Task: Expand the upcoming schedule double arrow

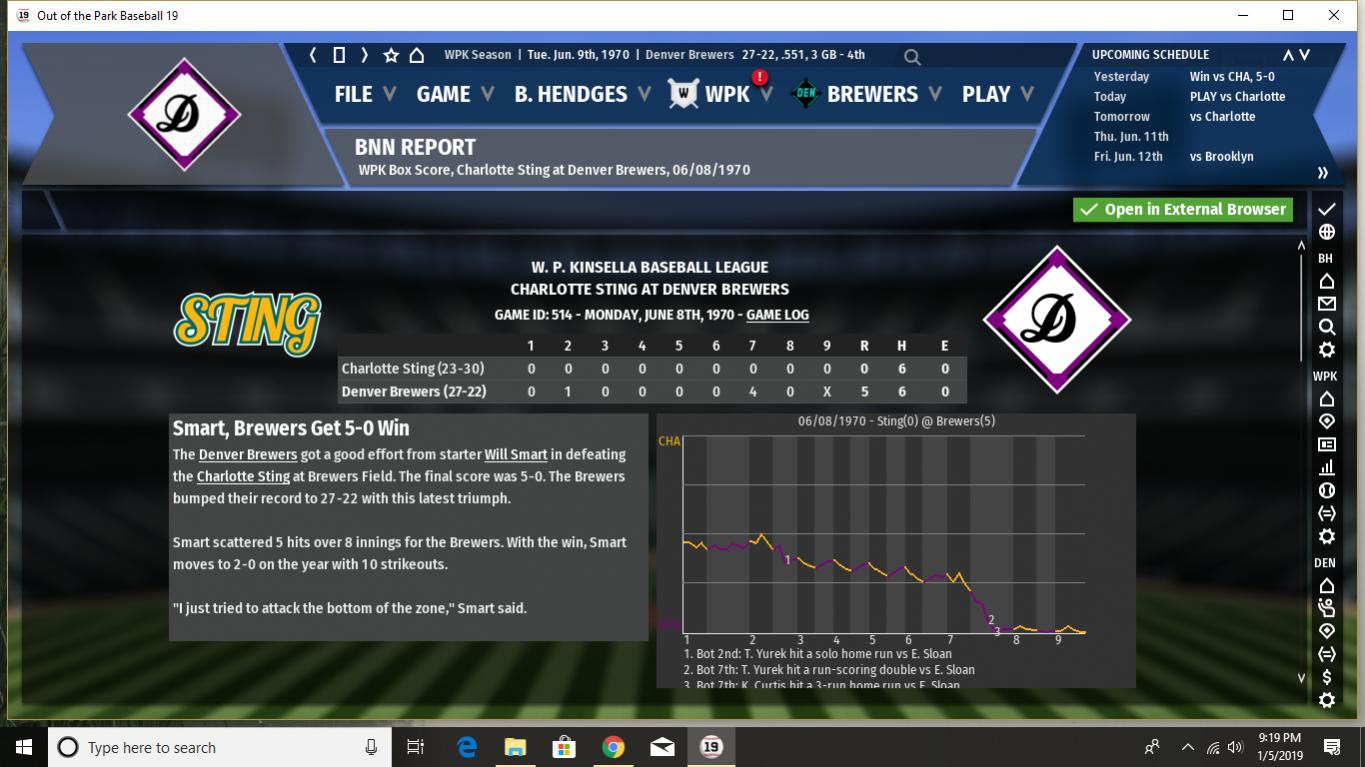Action: point(1322,172)
